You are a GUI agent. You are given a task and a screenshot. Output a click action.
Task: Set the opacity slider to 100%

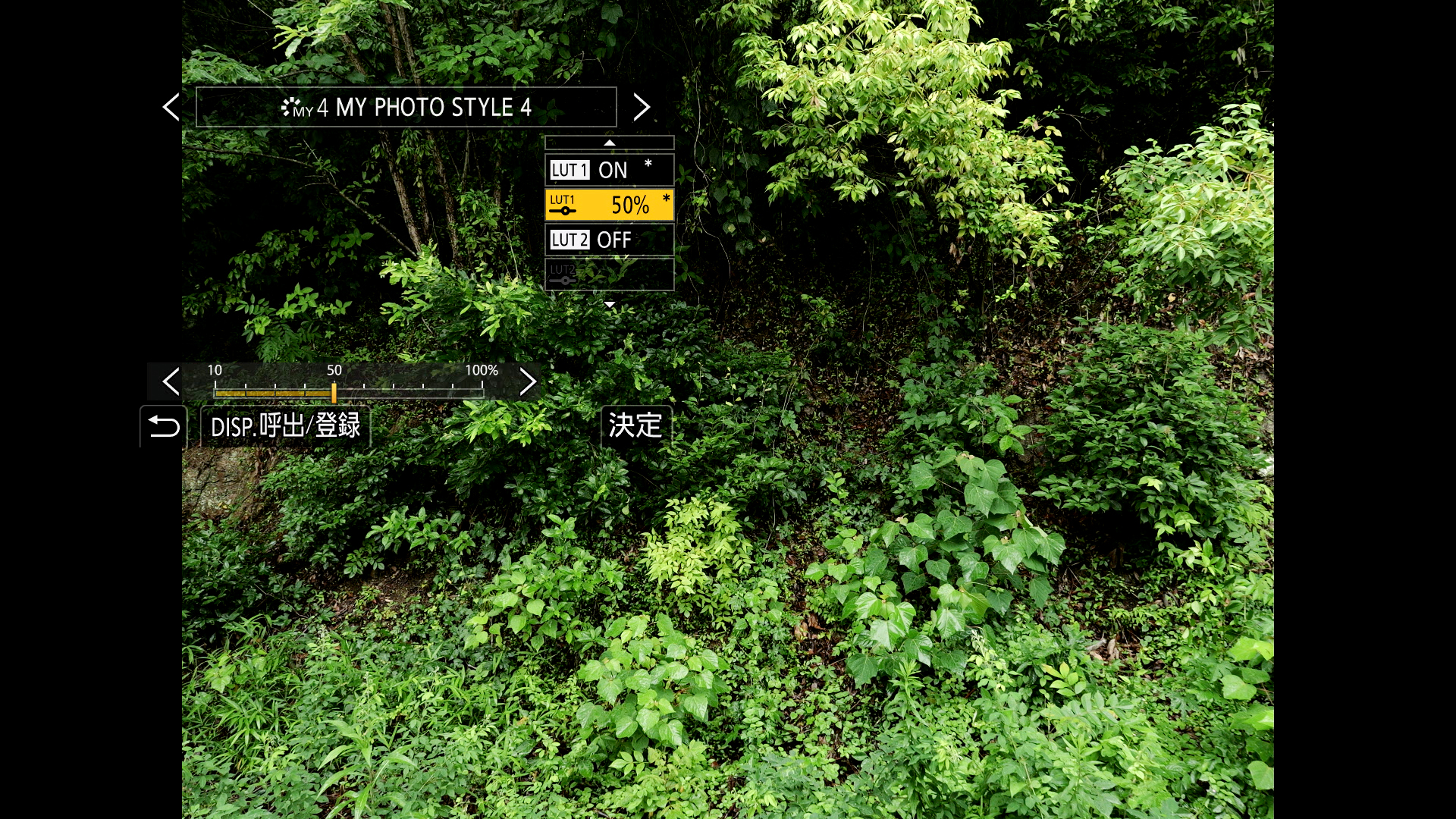click(482, 392)
